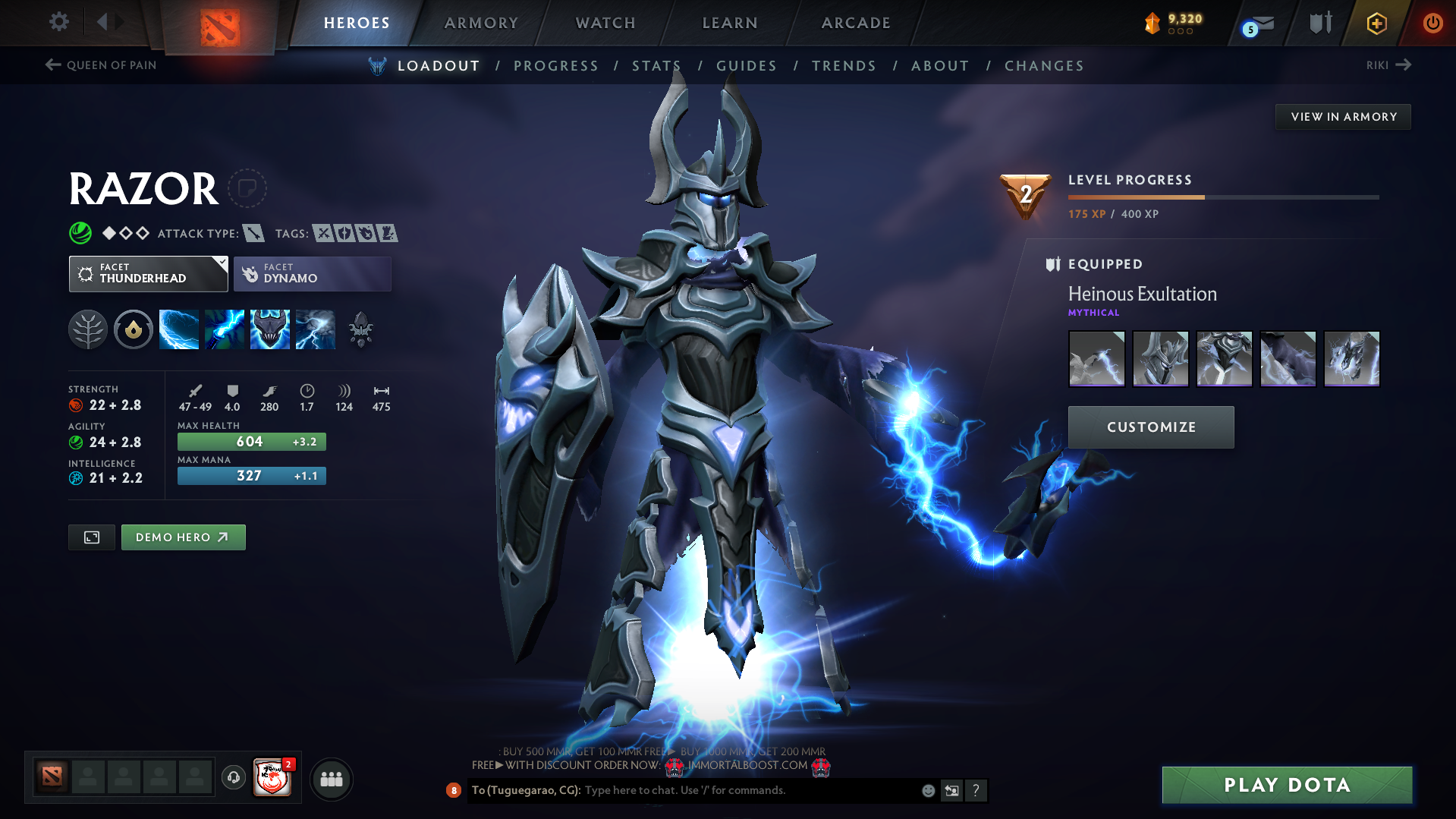The width and height of the screenshot is (1456, 819).
Task: Select Razor's Static Link ability icon
Action: click(225, 329)
